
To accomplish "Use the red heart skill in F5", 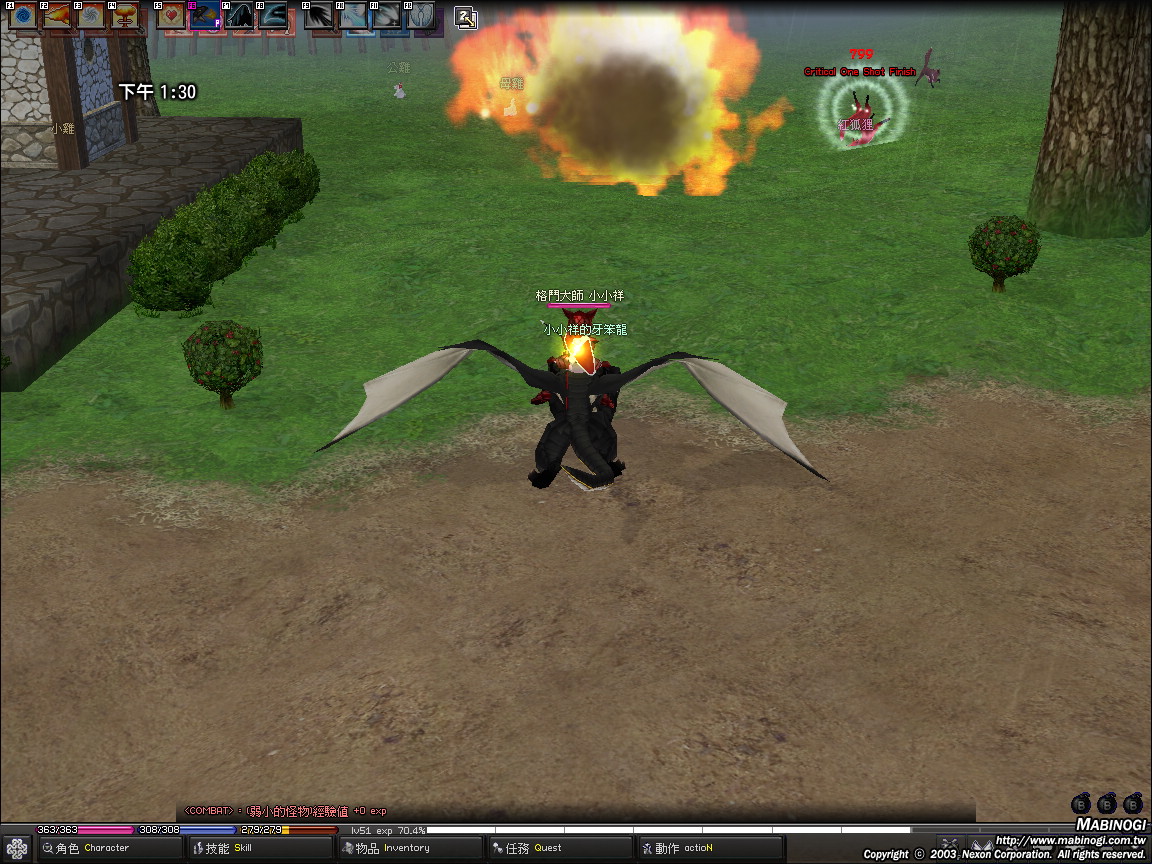I will (171, 16).
